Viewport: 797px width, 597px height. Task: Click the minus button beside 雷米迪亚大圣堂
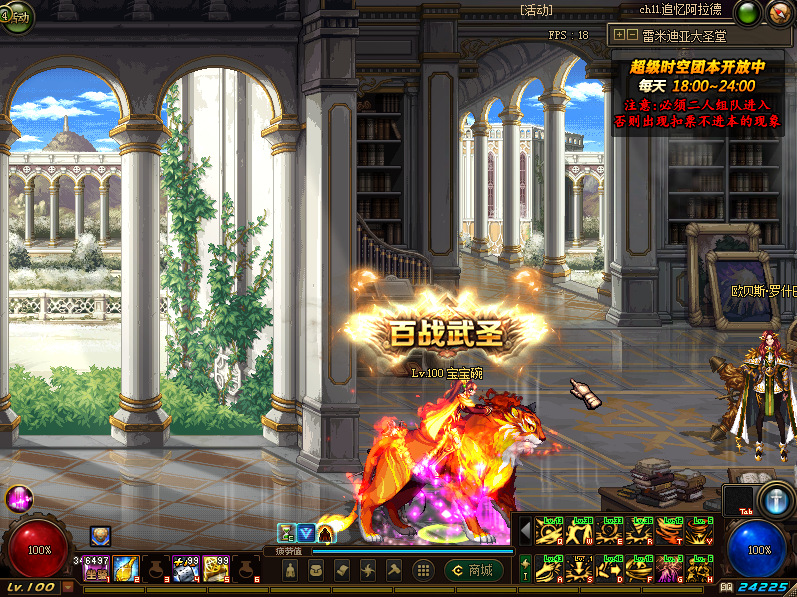point(632,34)
